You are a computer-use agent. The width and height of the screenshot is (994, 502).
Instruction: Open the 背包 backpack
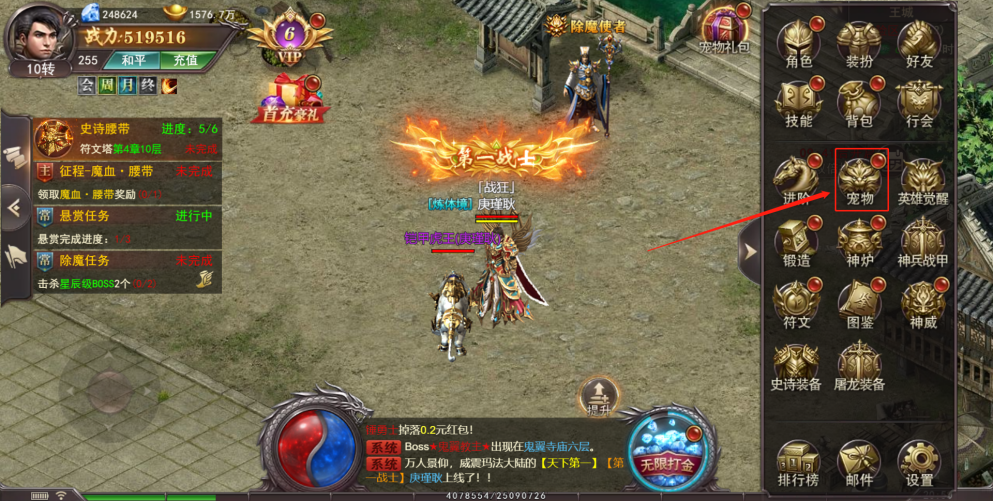(859, 104)
